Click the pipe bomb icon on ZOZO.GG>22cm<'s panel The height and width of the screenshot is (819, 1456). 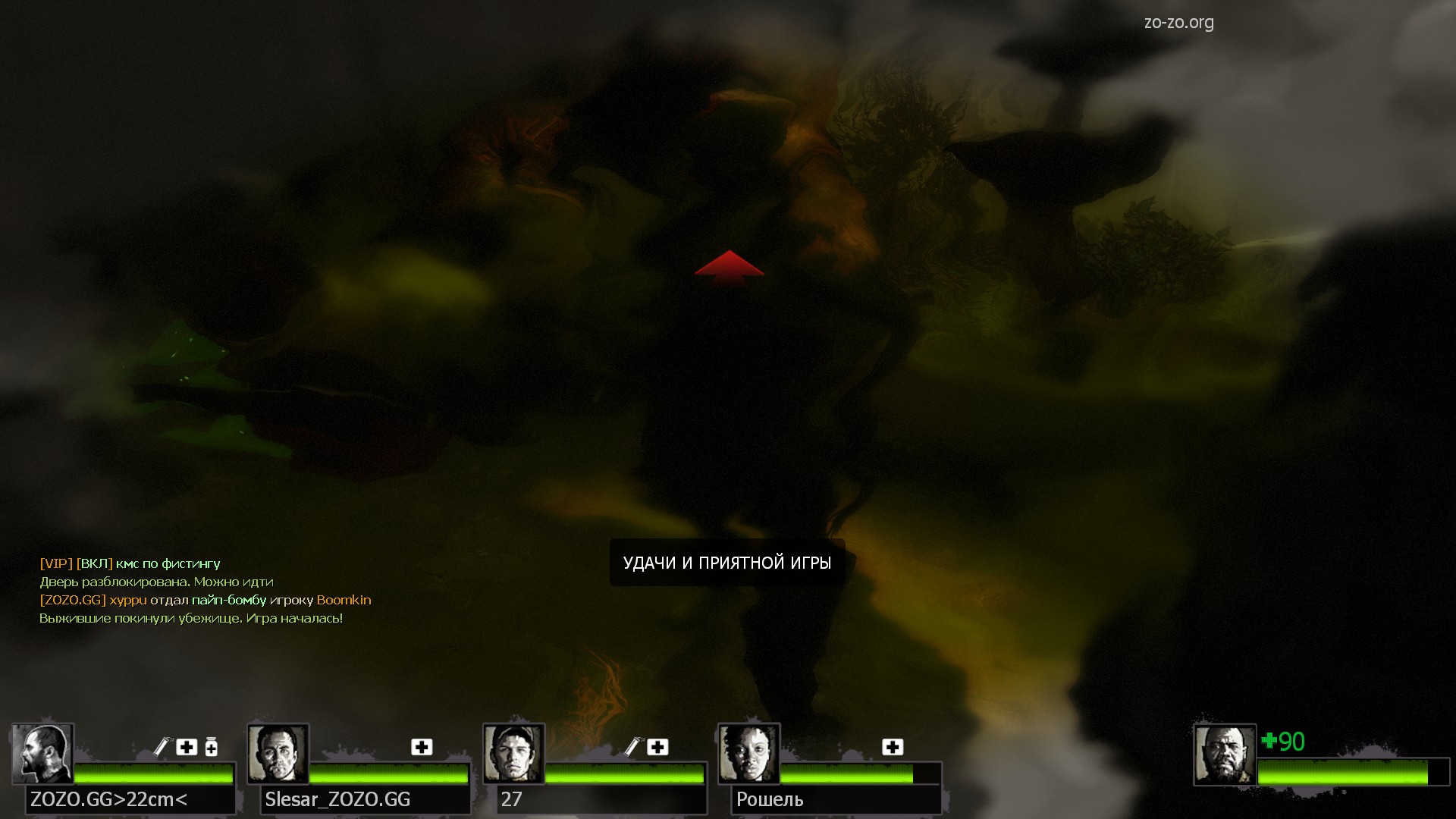(162, 747)
